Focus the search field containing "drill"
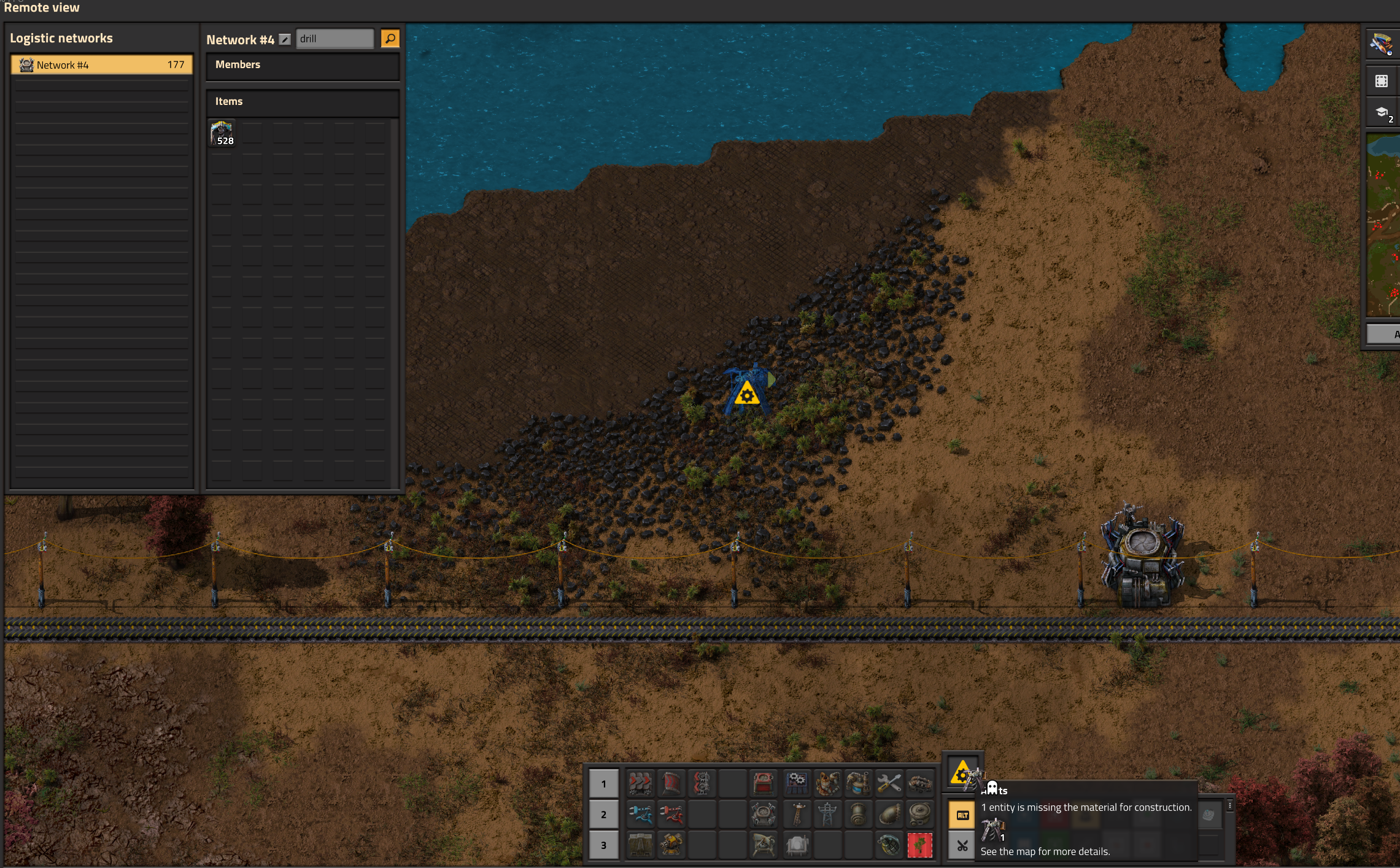 pyautogui.click(x=335, y=39)
